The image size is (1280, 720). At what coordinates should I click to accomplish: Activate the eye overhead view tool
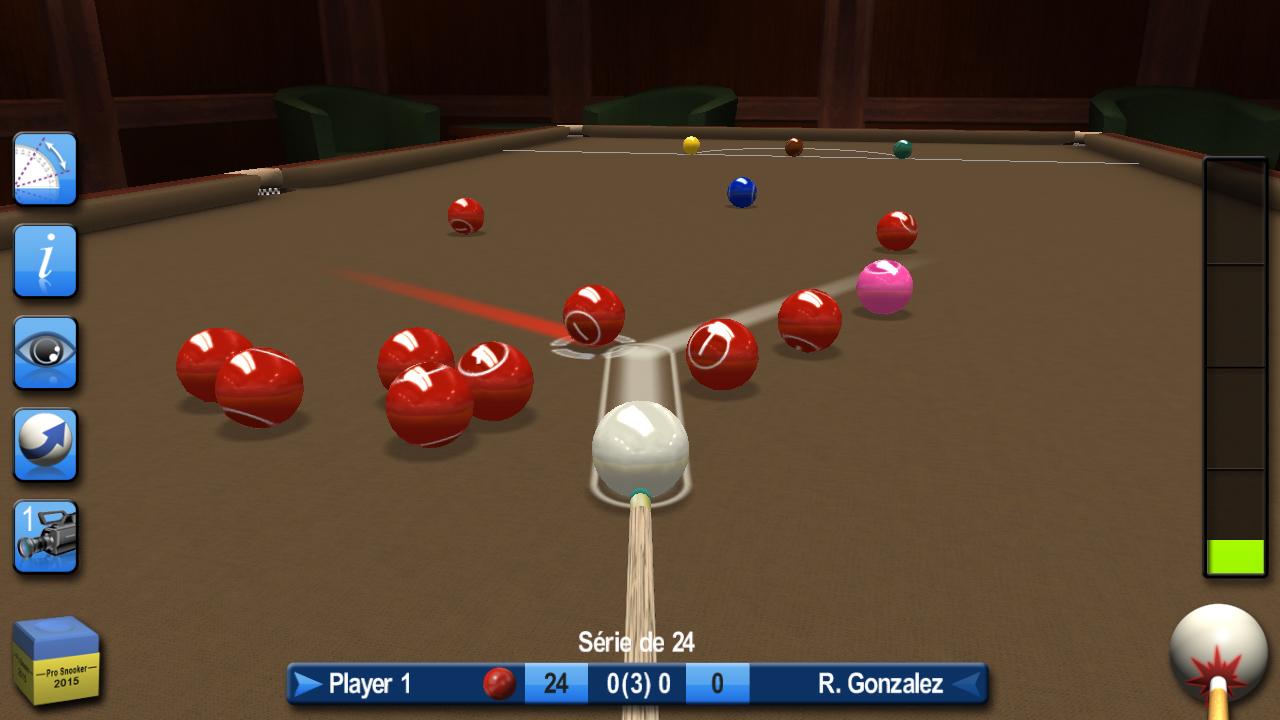tap(45, 352)
